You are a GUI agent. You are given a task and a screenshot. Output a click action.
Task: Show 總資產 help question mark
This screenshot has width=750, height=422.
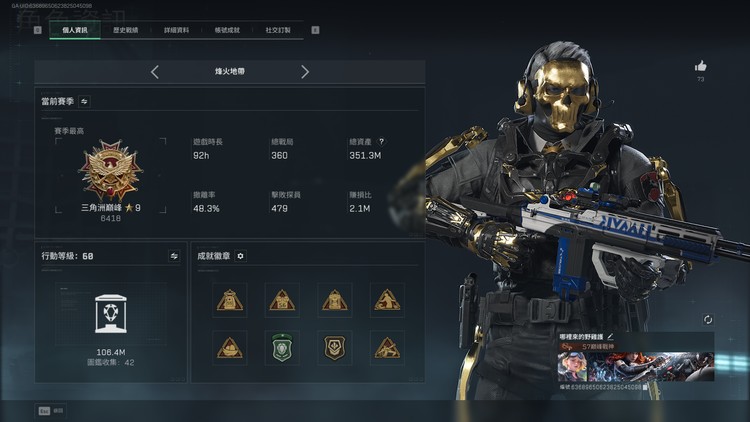(x=381, y=142)
